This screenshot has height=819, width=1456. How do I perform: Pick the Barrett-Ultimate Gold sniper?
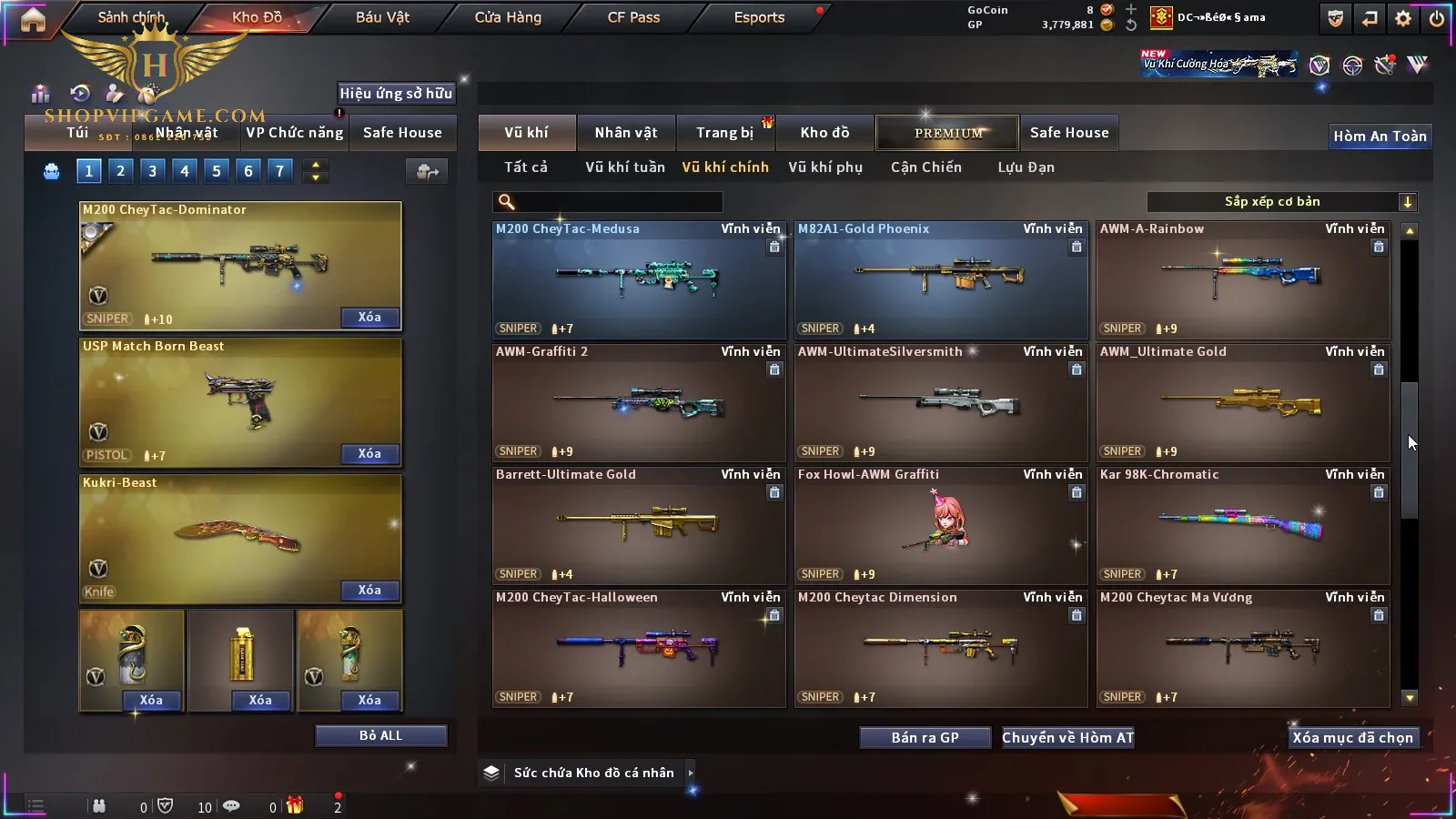coord(639,526)
